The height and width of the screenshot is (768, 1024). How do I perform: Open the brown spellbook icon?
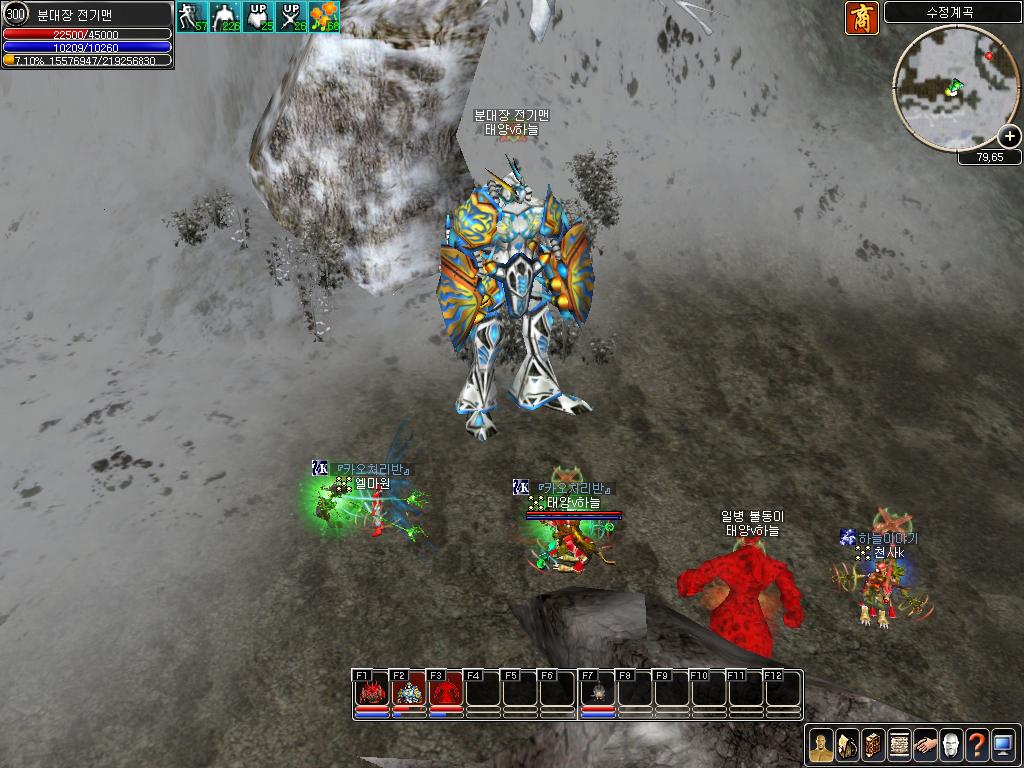coord(873,744)
